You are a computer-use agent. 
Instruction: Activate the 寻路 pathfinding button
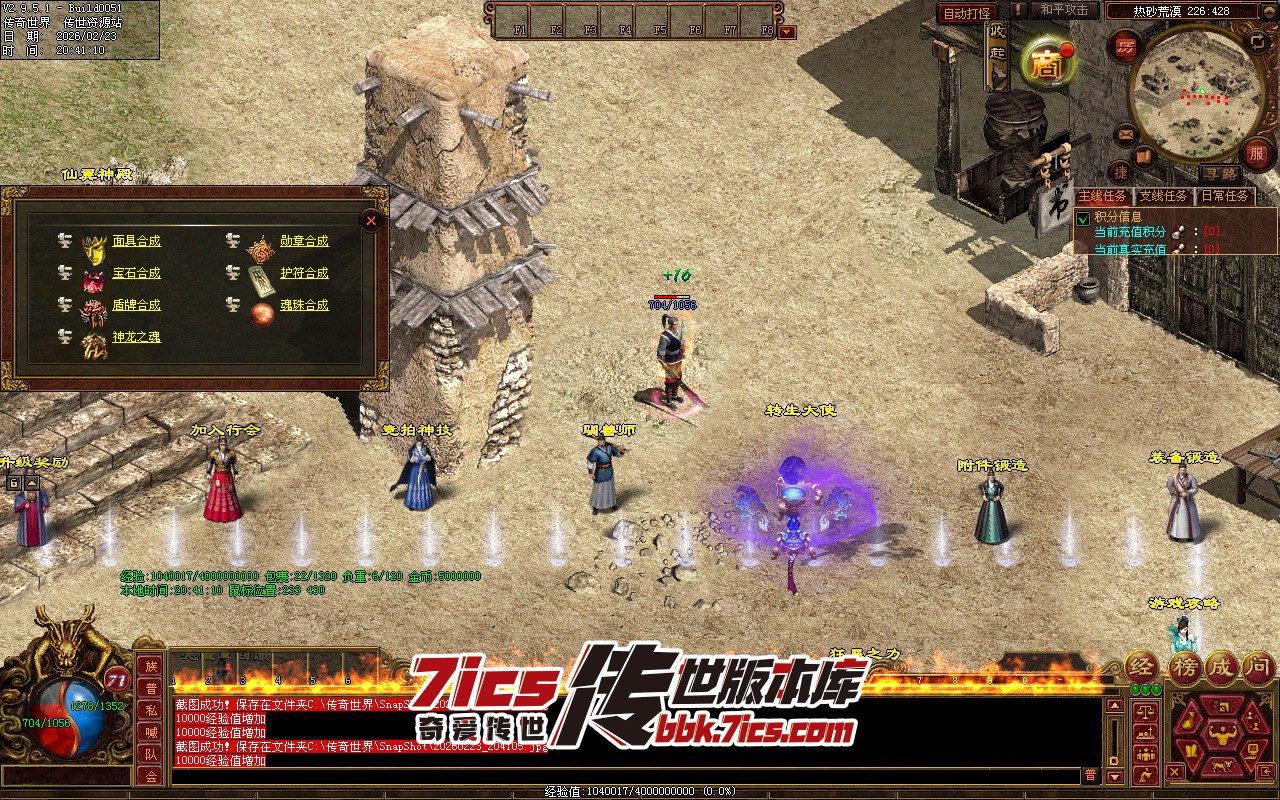pyautogui.click(x=1218, y=174)
